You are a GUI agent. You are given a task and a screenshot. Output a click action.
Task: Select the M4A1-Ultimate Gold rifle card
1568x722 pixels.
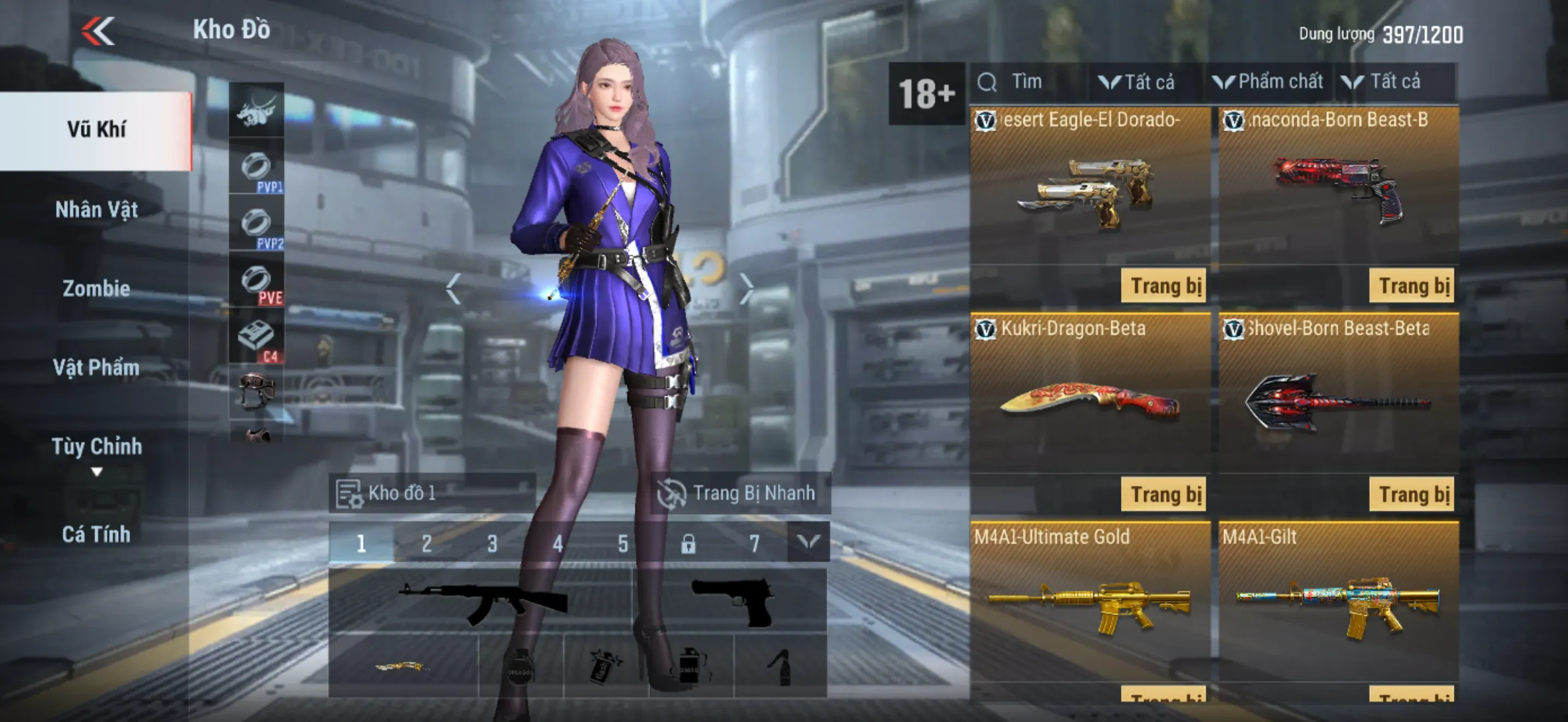1090,603
